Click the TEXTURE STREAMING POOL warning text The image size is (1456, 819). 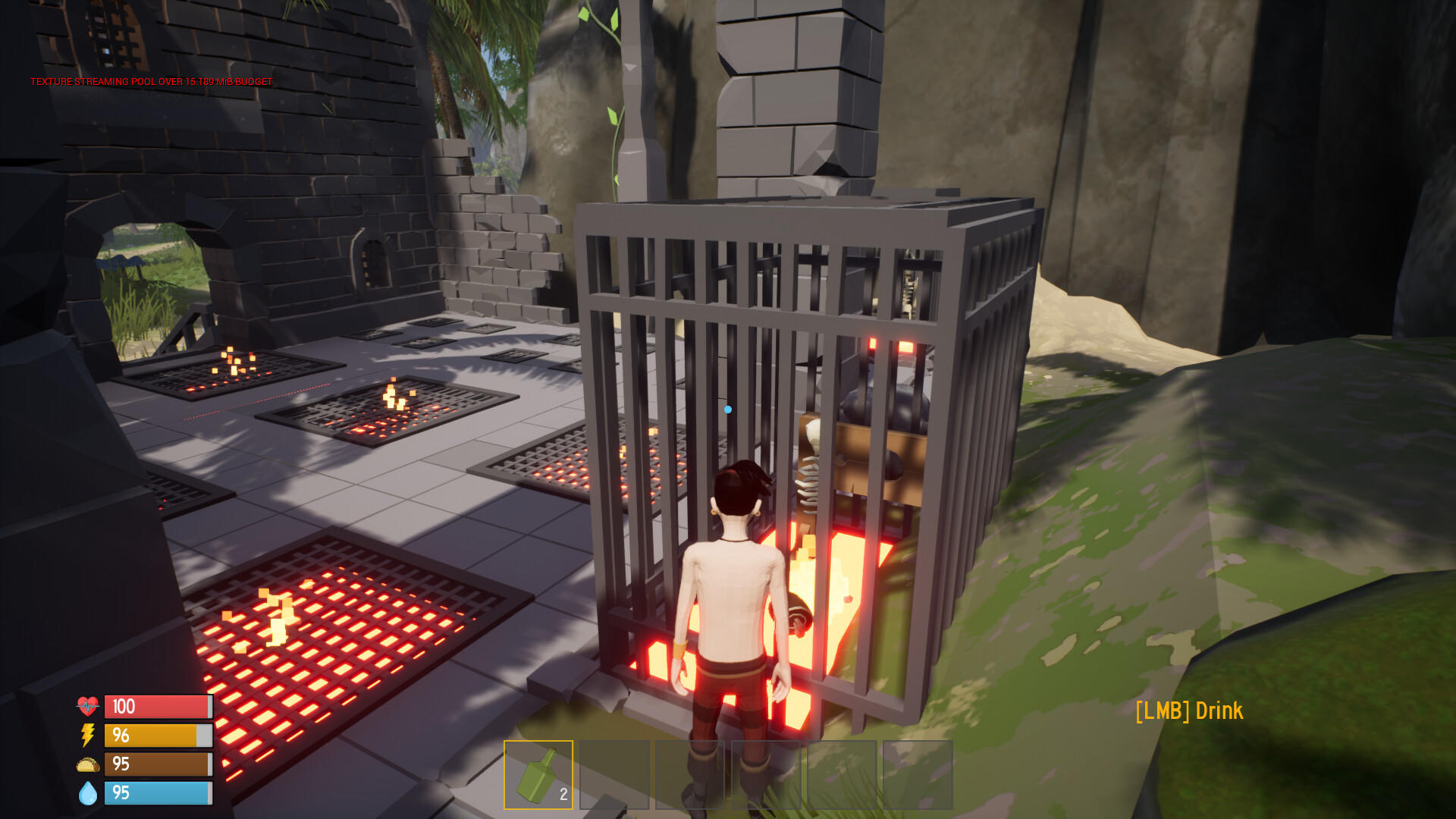150,81
